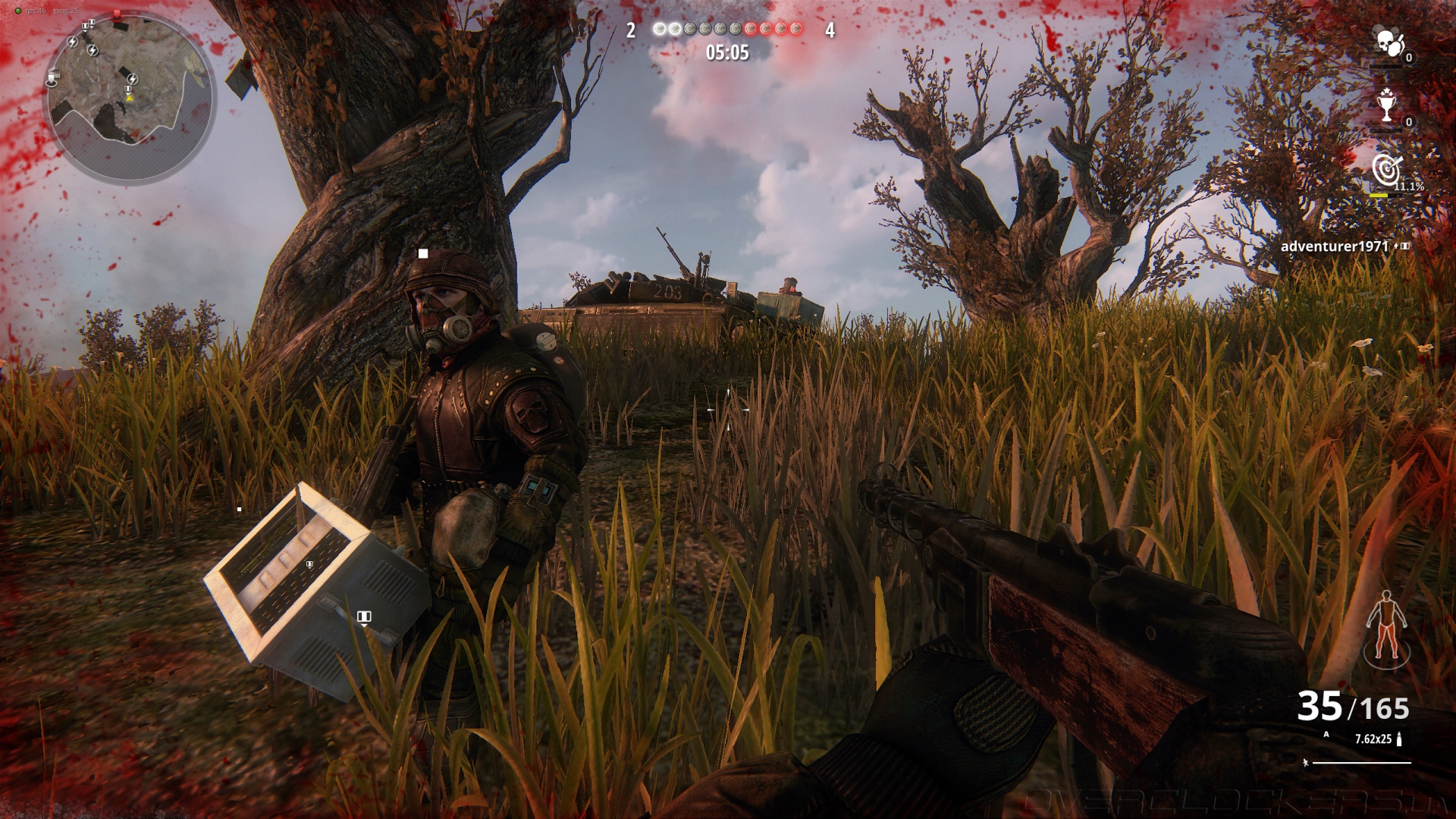
Task: Click the body damage silhouette indicator
Action: (x=1386, y=629)
